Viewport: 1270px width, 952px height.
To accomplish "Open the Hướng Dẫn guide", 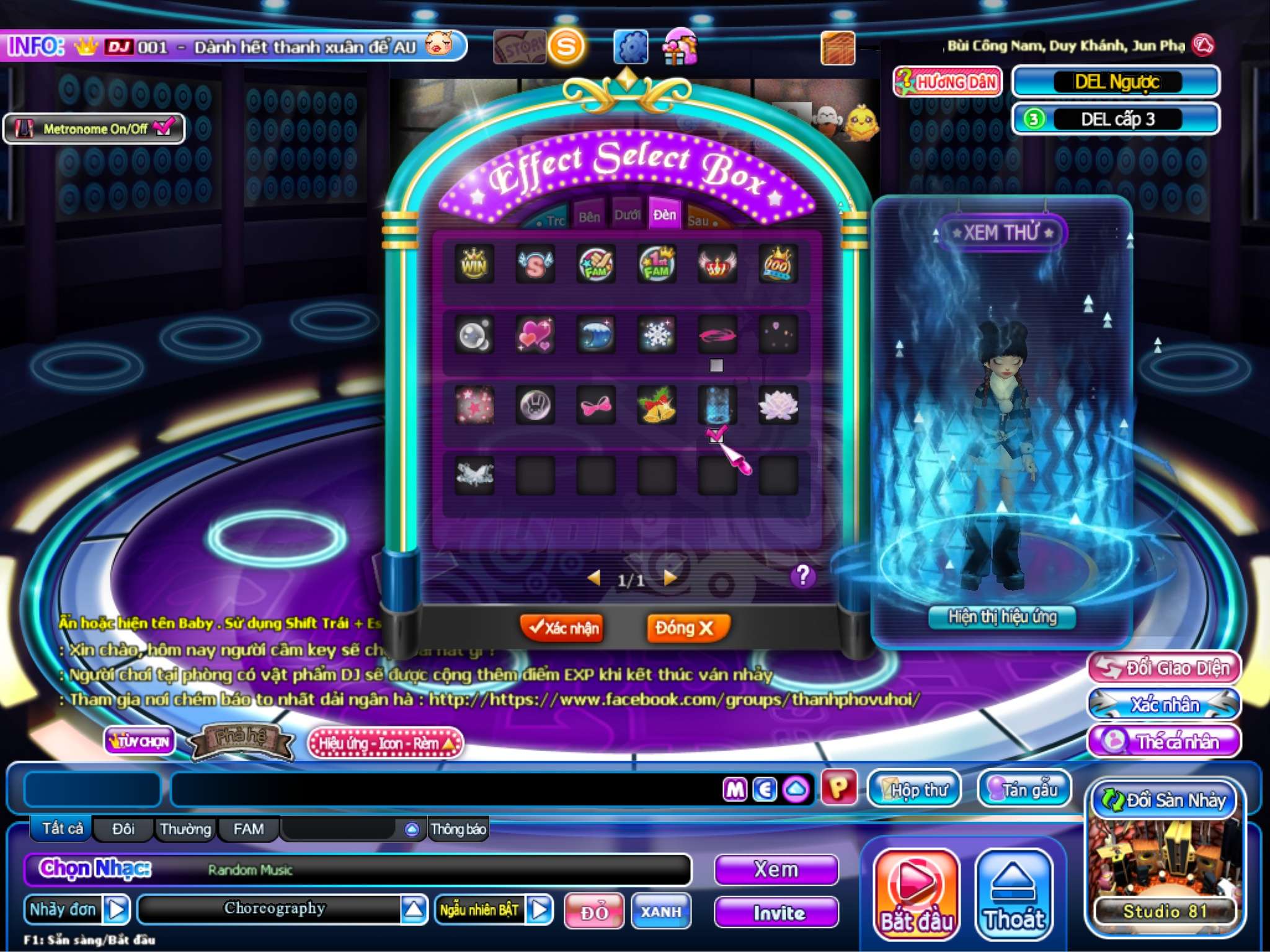I will coord(947,82).
